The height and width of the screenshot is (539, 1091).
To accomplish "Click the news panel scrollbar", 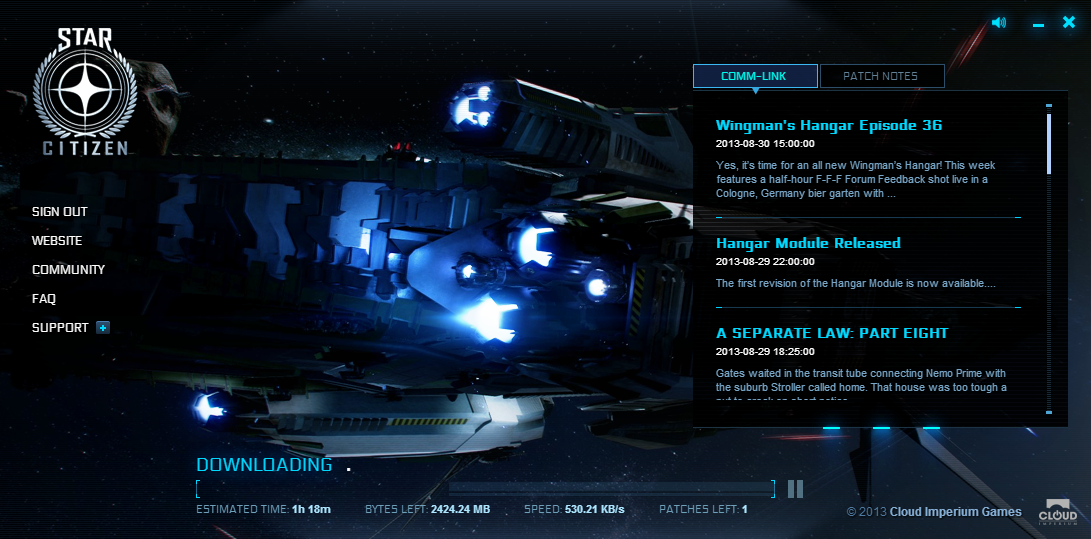I will tap(1048, 144).
